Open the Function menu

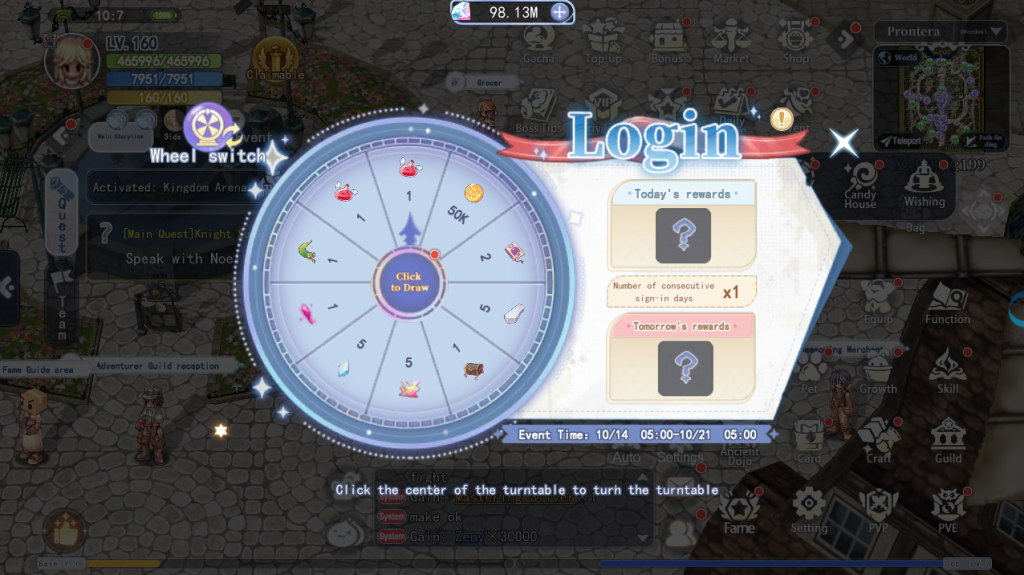tap(947, 301)
